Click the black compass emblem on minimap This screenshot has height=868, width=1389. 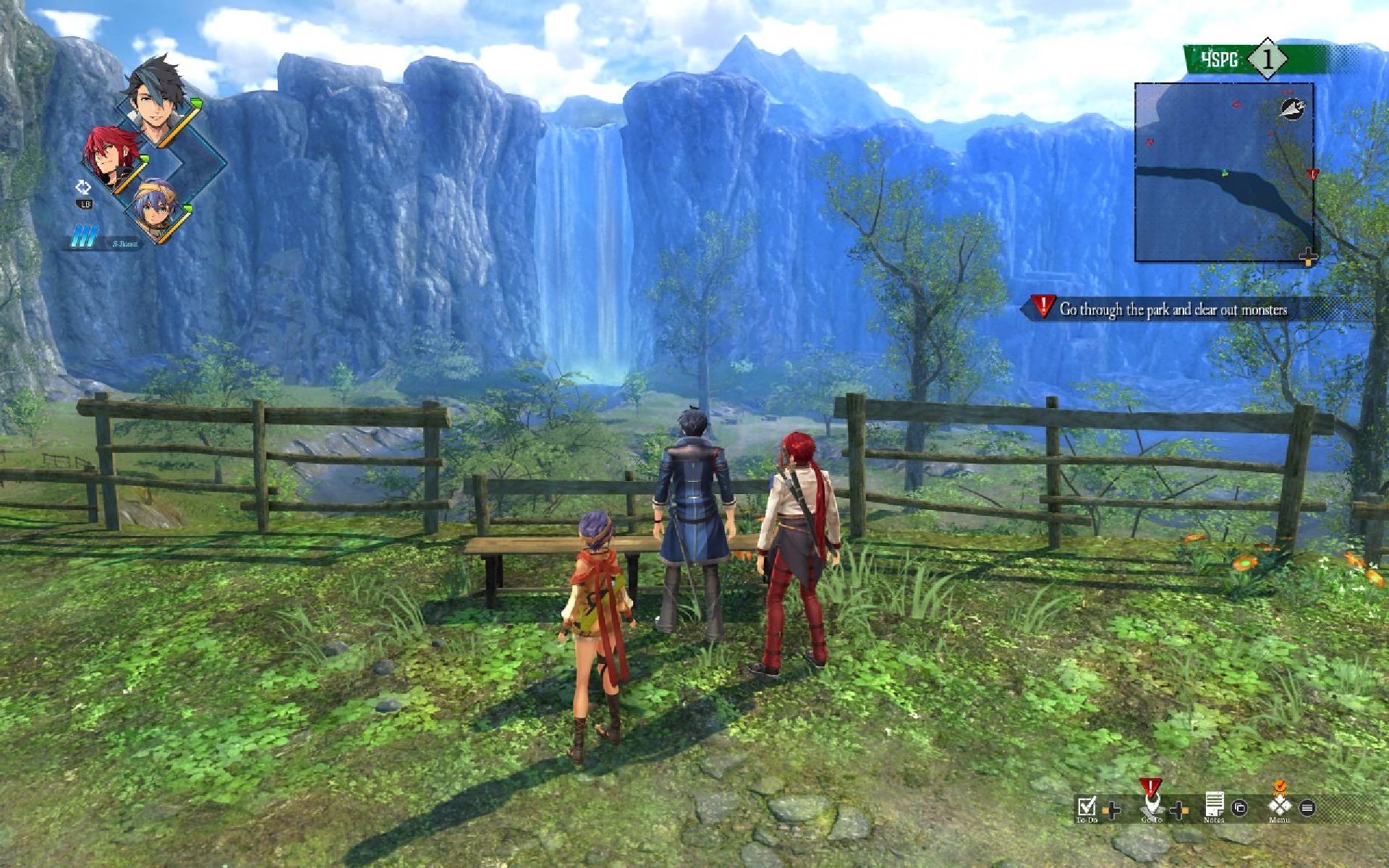click(1291, 109)
